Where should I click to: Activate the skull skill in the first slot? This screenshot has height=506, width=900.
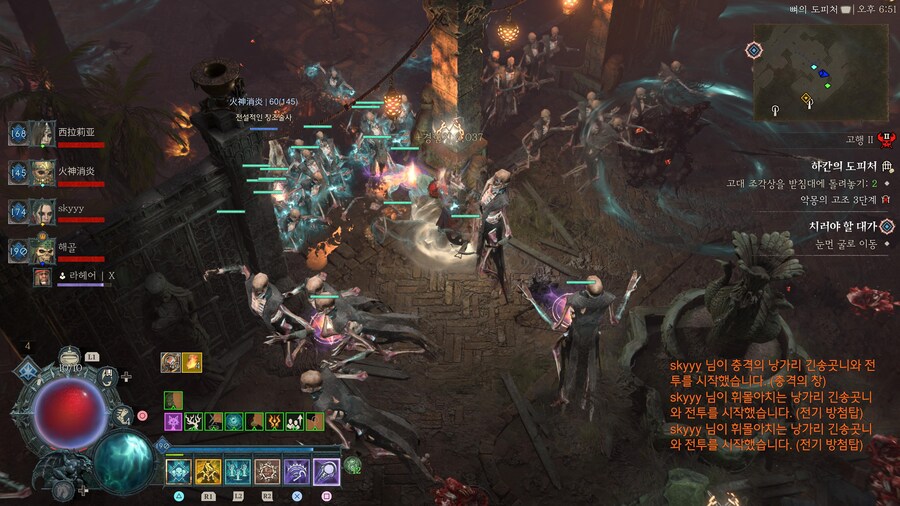point(179,471)
